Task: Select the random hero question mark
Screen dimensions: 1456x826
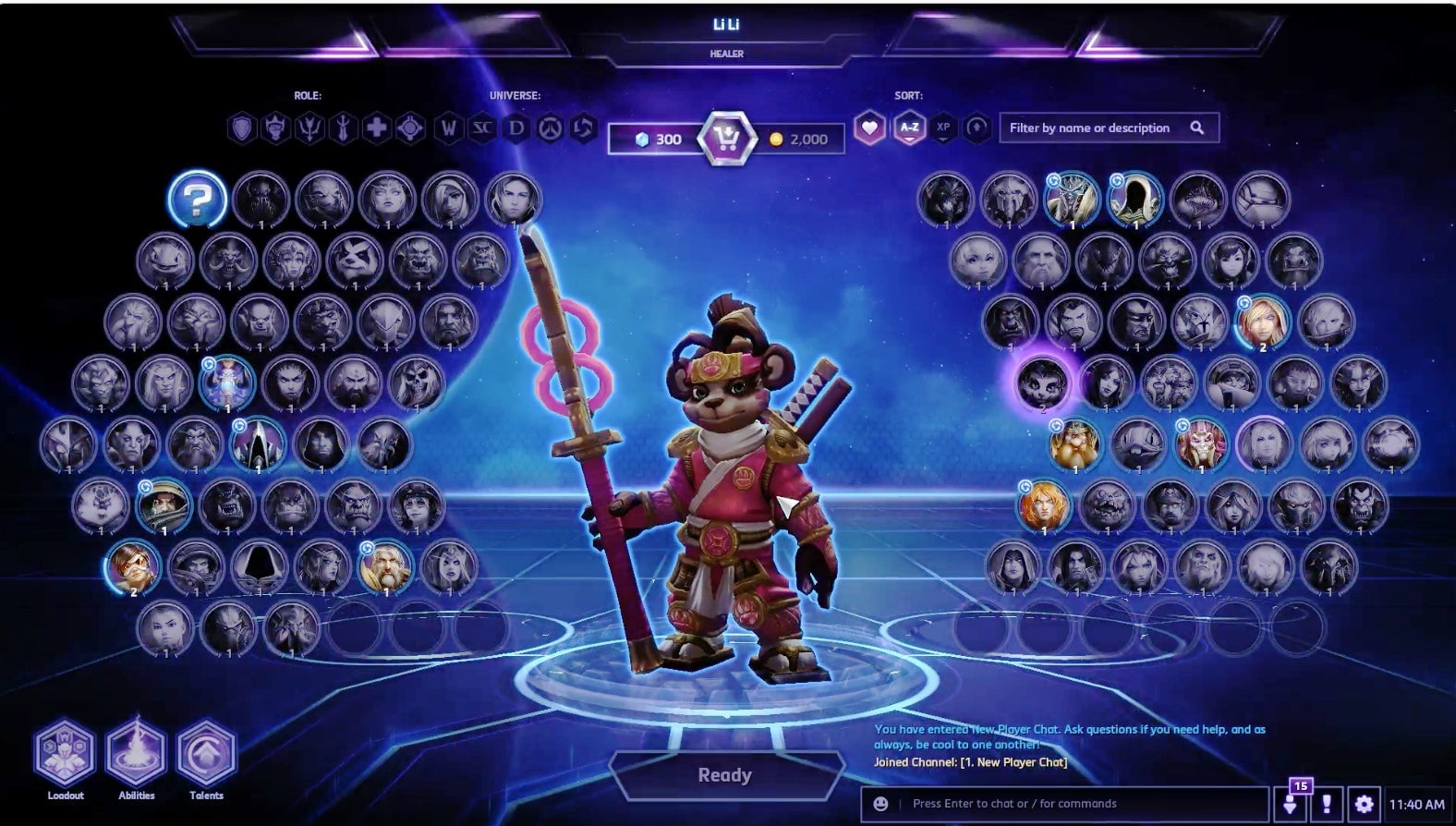Action: (x=198, y=199)
